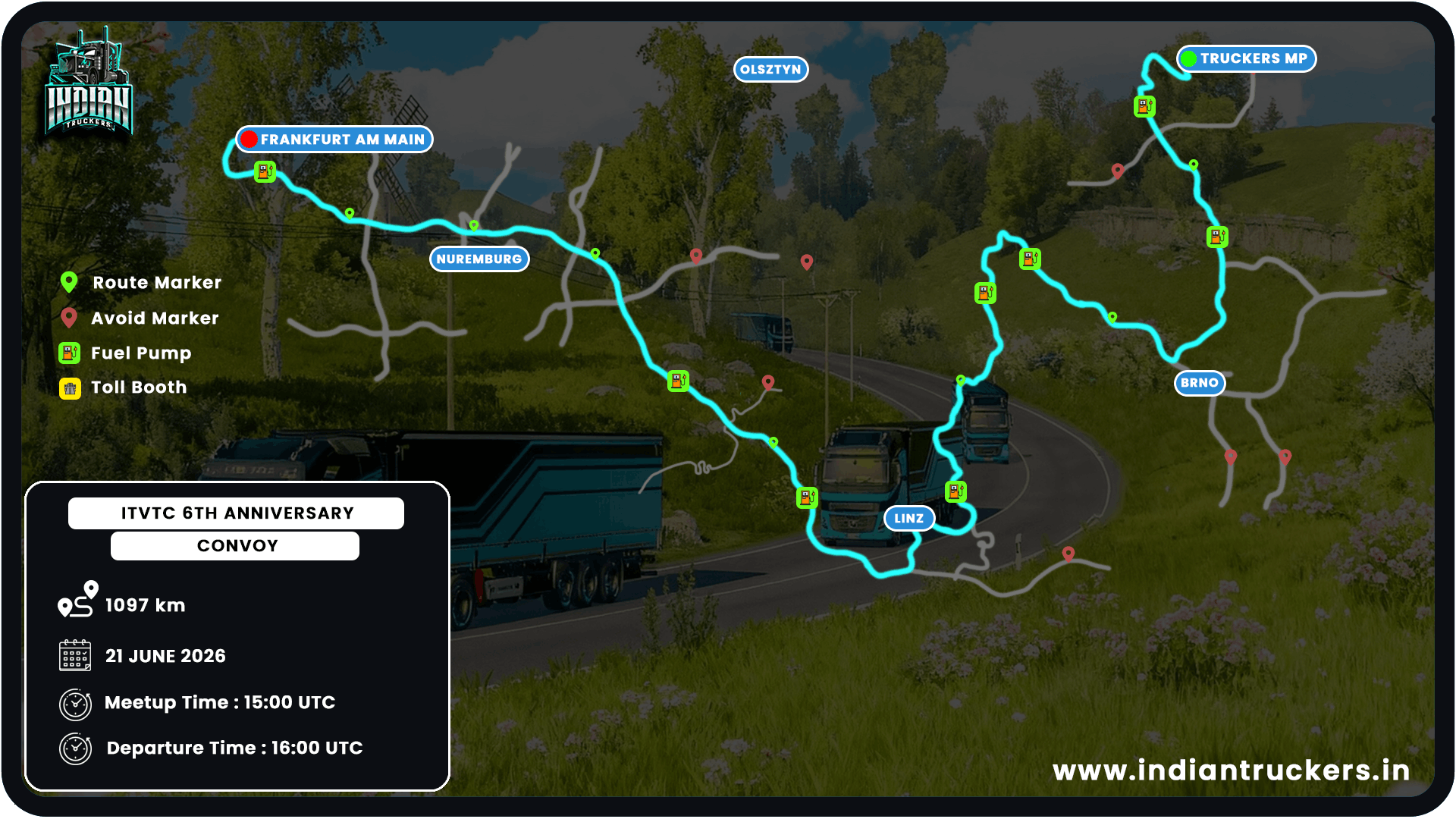Screen dimensions: 1456x819
Task: Select the Olsztyn city label
Action: click(x=770, y=70)
